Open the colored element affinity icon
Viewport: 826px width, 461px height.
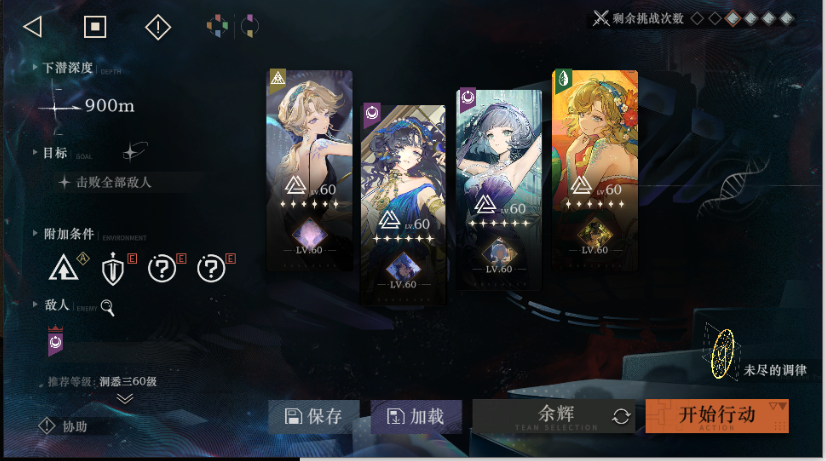tap(217, 27)
